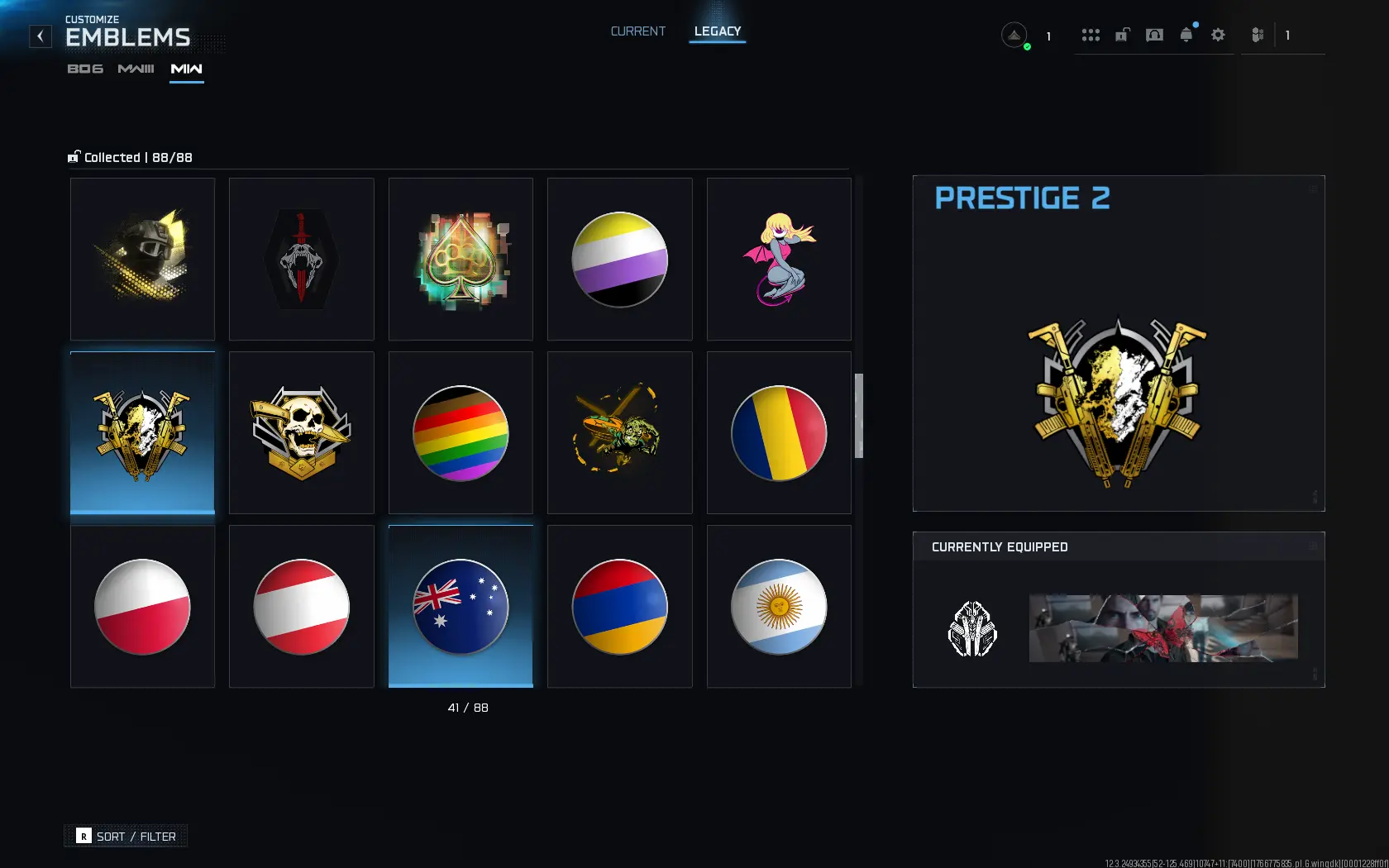The height and width of the screenshot is (868, 1389).
Task: Open Sort / Filter options
Action: (x=136, y=836)
